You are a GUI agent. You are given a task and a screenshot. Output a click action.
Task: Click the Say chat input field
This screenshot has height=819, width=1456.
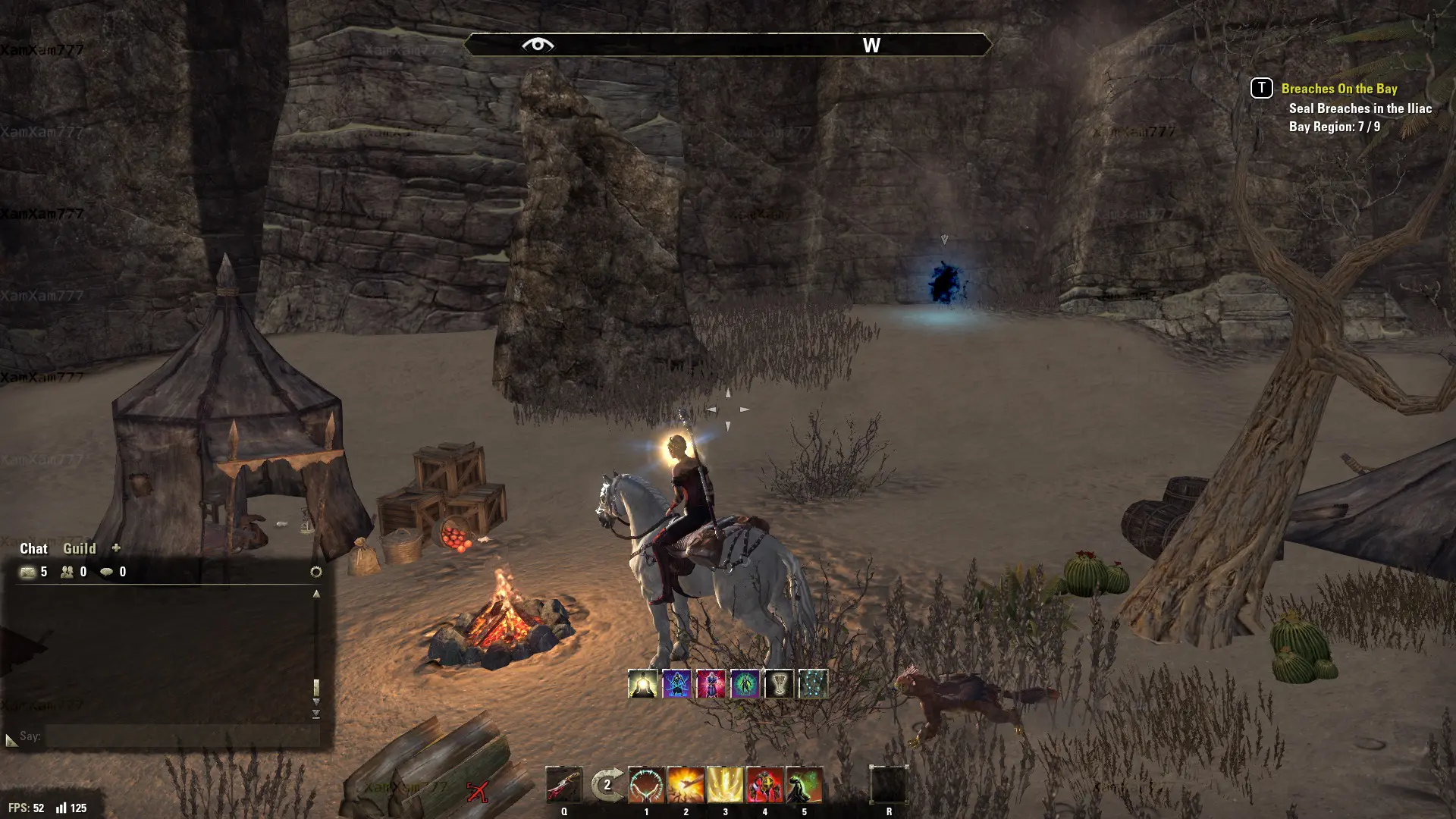180,736
